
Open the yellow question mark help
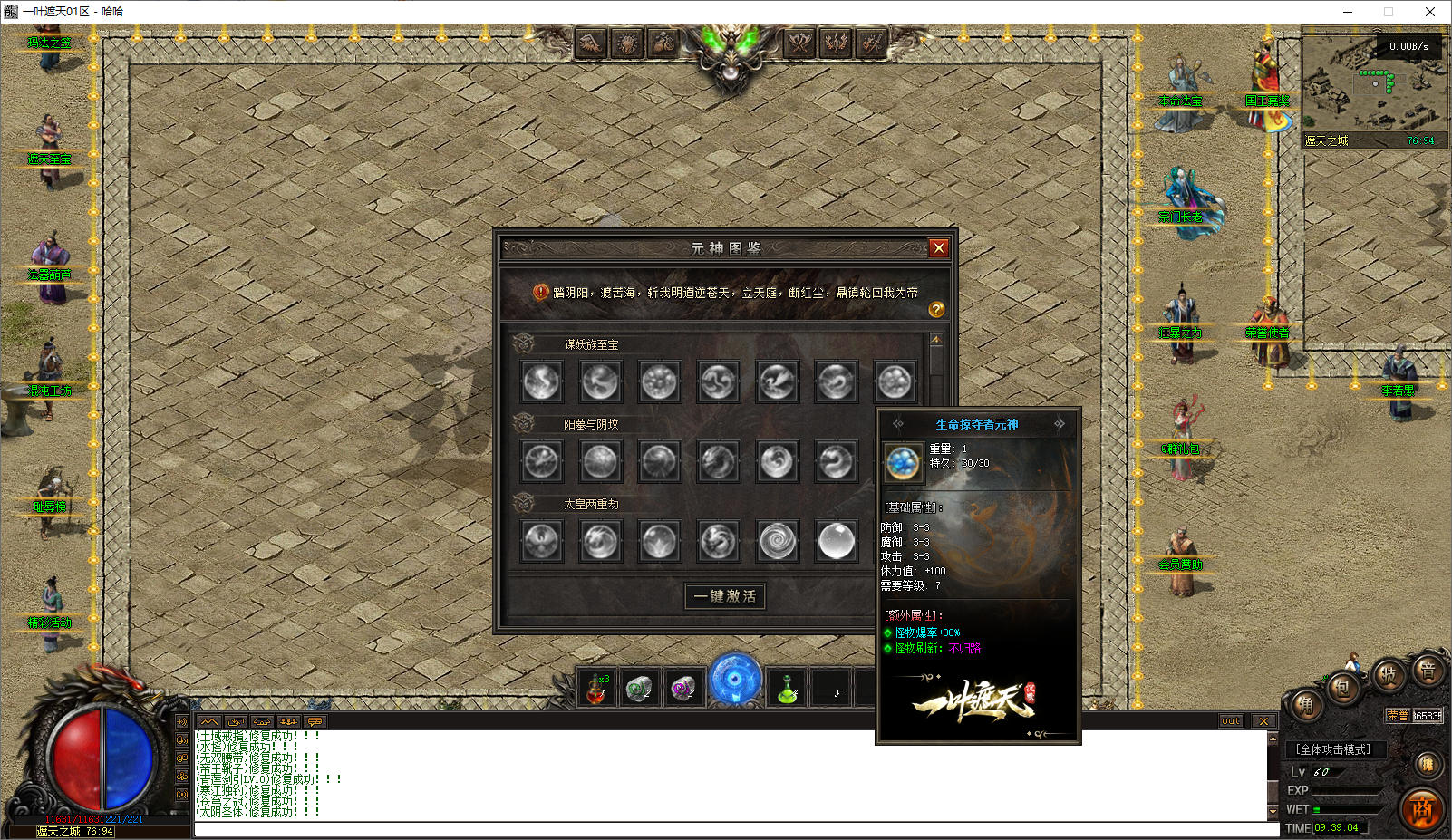pyautogui.click(x=936, y=310)
